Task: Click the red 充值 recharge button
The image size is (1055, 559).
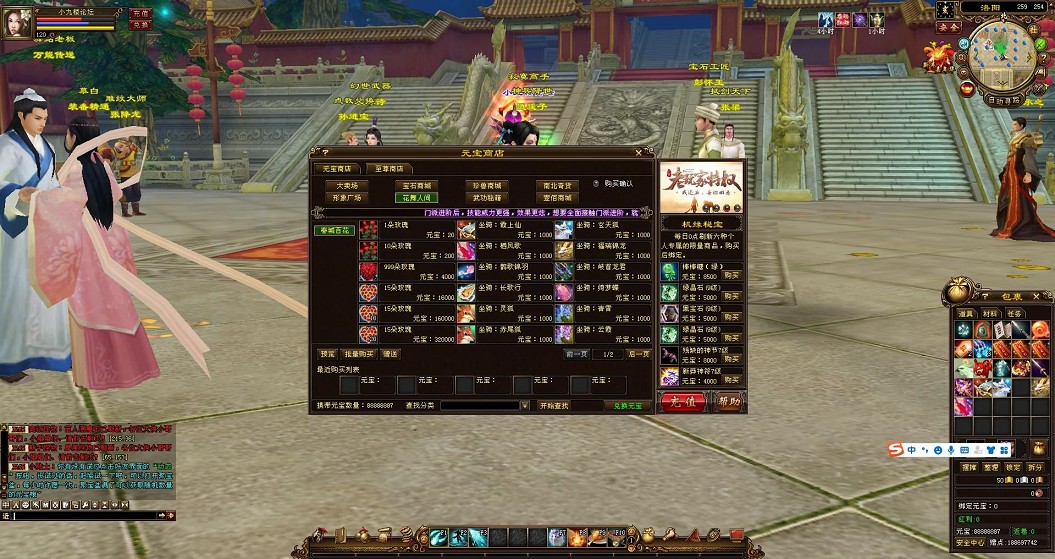Action: (683, 402)
